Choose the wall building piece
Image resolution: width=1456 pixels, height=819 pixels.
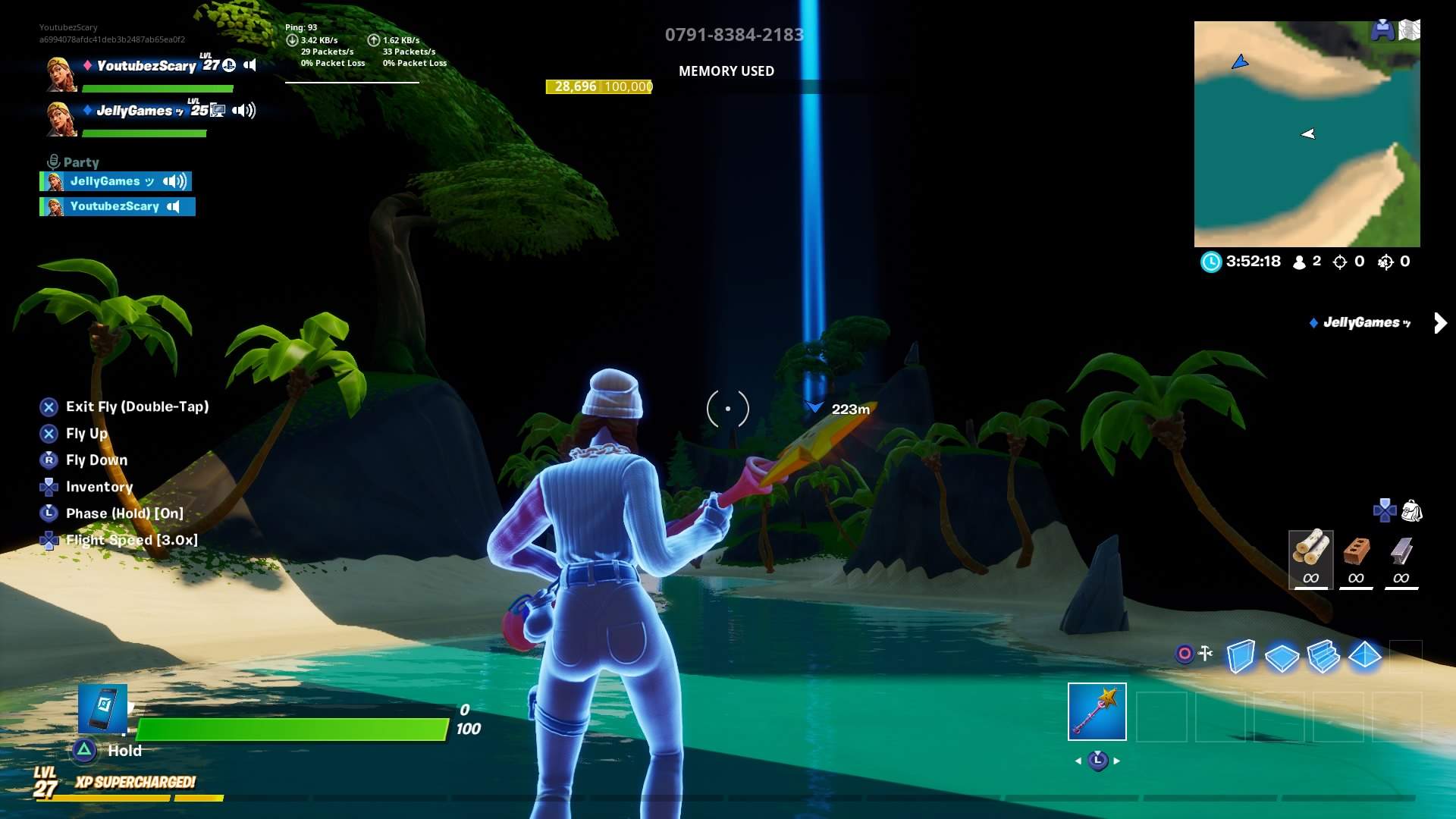(x=1239, y=655)
